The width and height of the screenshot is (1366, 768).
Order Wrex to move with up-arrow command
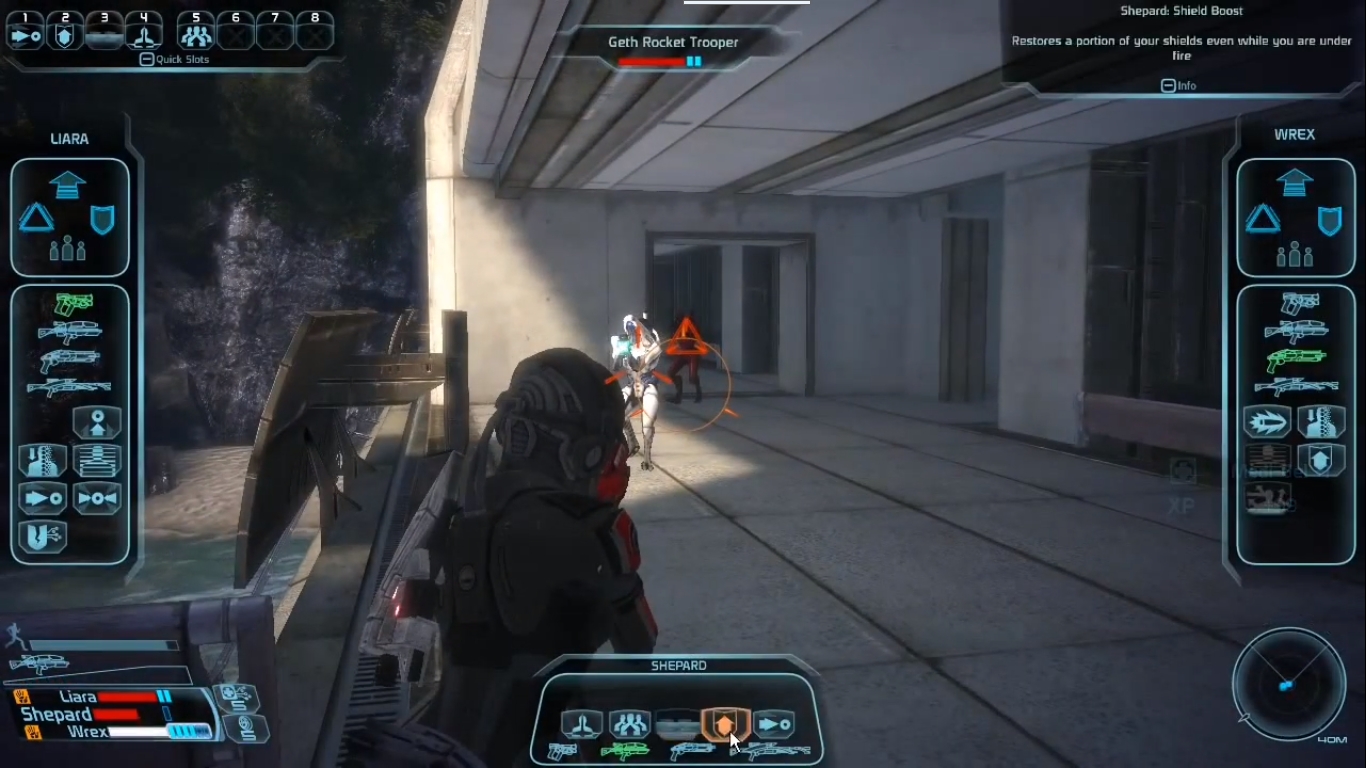(1294, 183)
